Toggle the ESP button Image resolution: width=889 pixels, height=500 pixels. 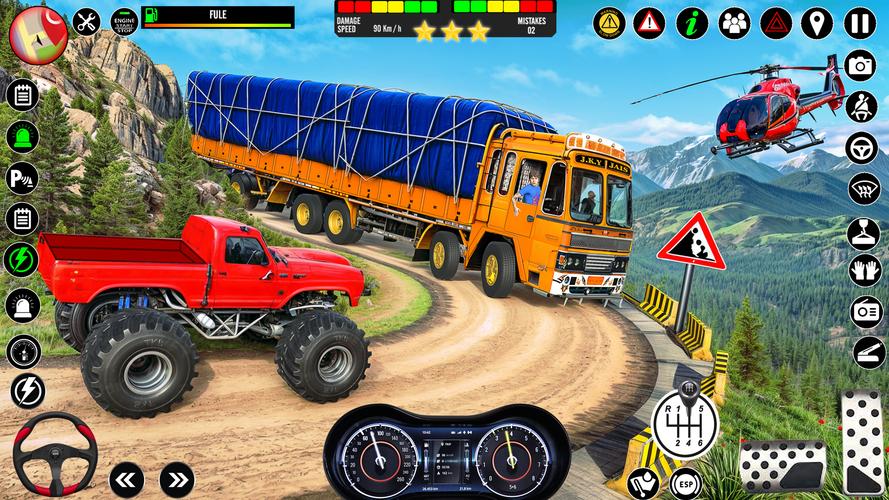685,483
